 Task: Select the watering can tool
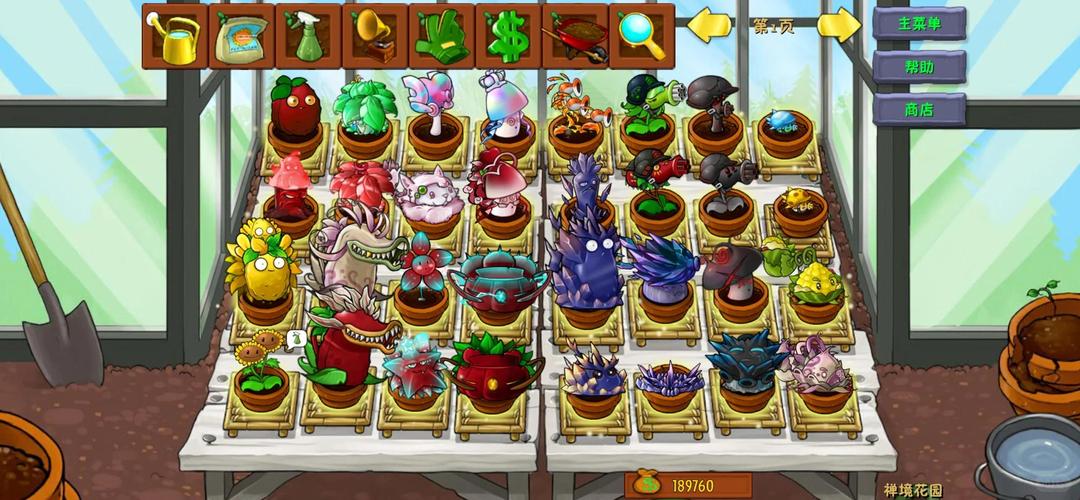(174, 35)
